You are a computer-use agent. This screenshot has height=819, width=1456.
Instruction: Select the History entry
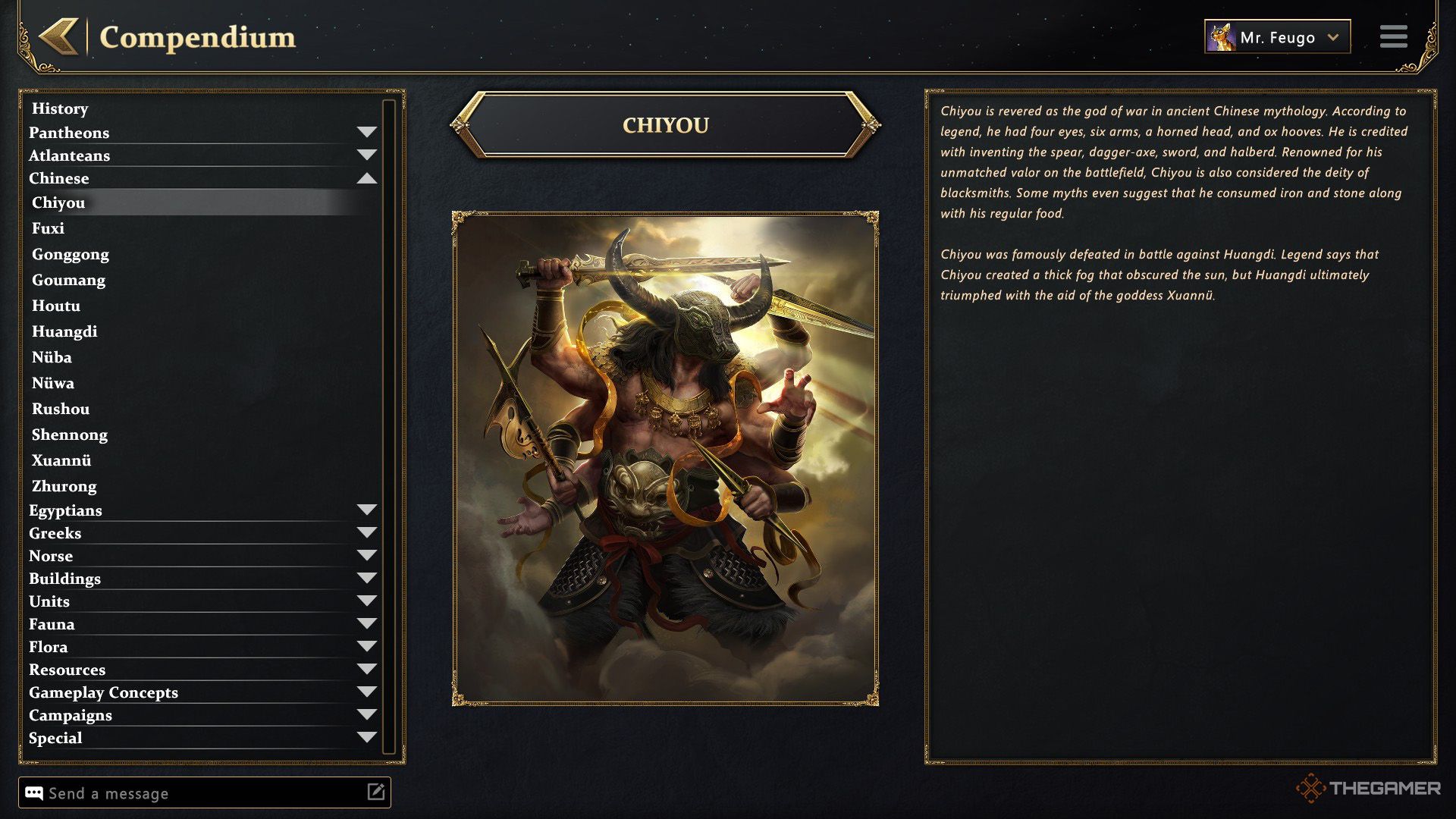click(60, 108)
